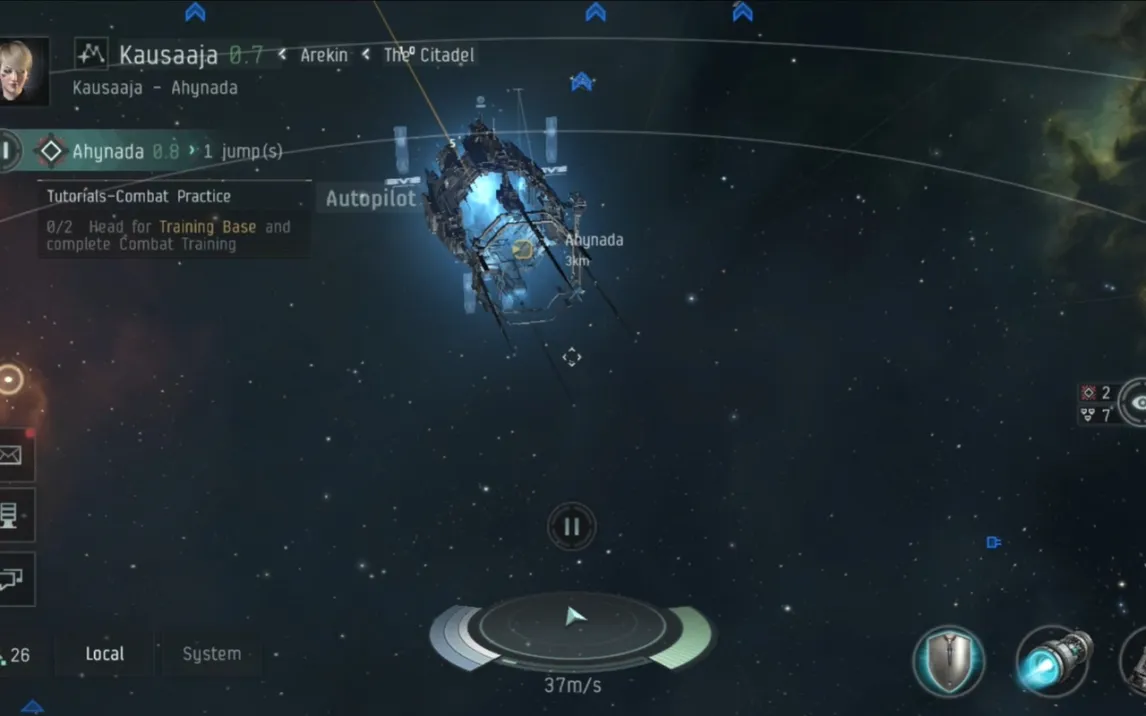Open the Combat Practice tutorial tracker
This screenshot has height=716, width=1146.
[172, 220]
